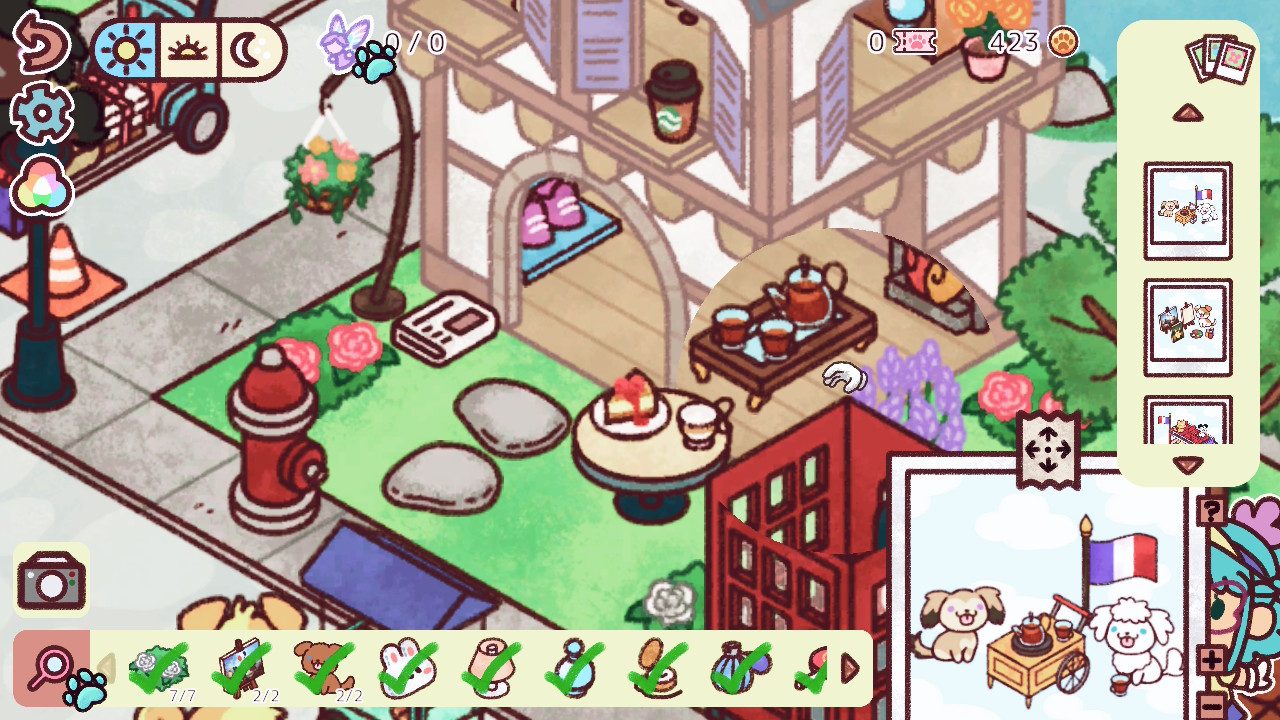Select the white bunny item
Viewport: 1280px width, 720px height.
pos(408,664)
